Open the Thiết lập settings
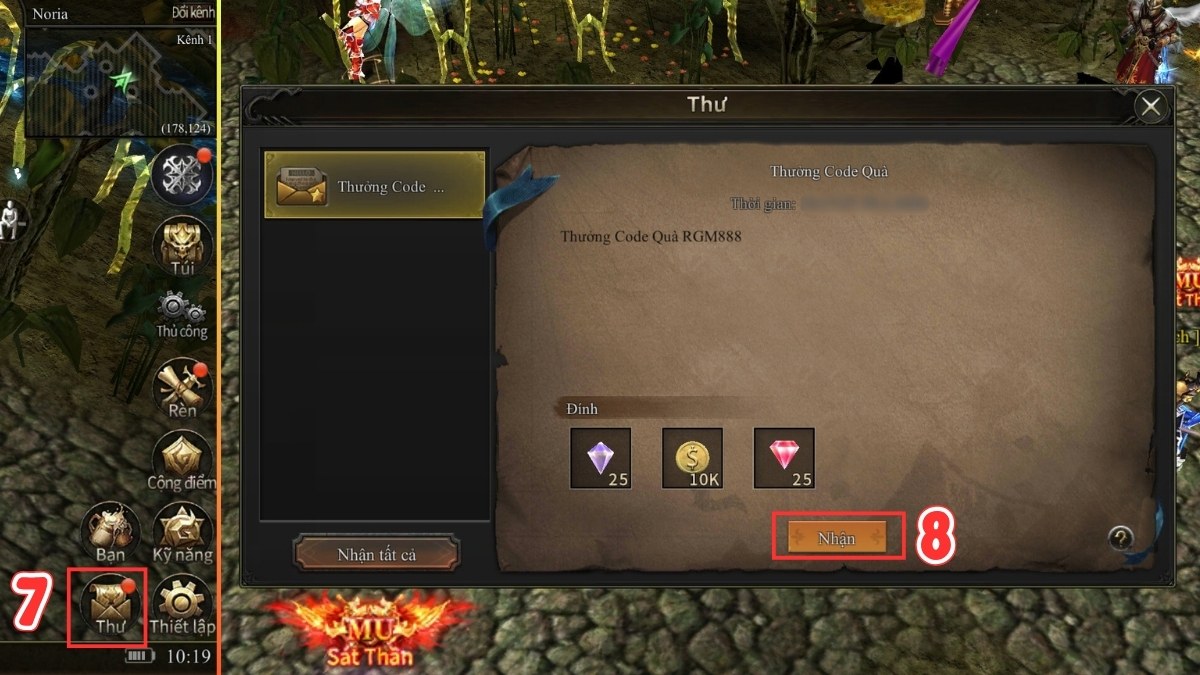1200x675 pixels. click(182, 604)
